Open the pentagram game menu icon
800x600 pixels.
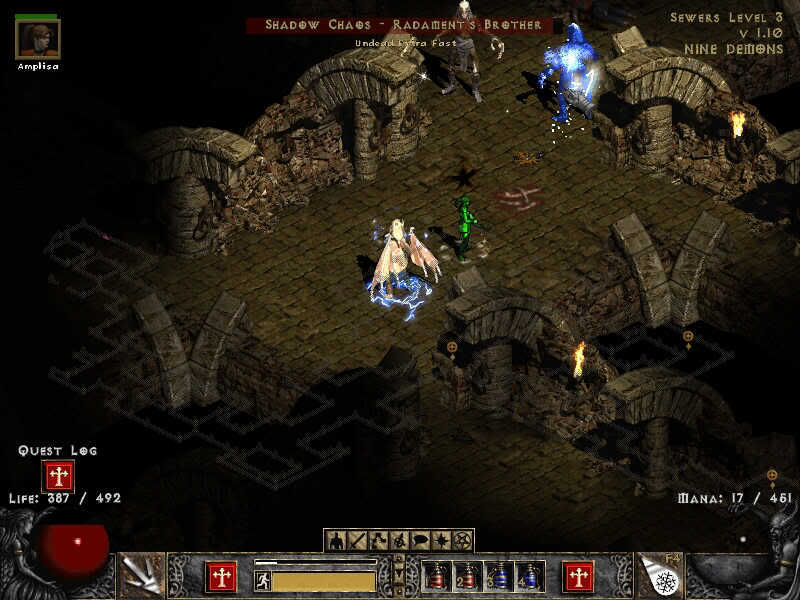click(x=461, y=541)
